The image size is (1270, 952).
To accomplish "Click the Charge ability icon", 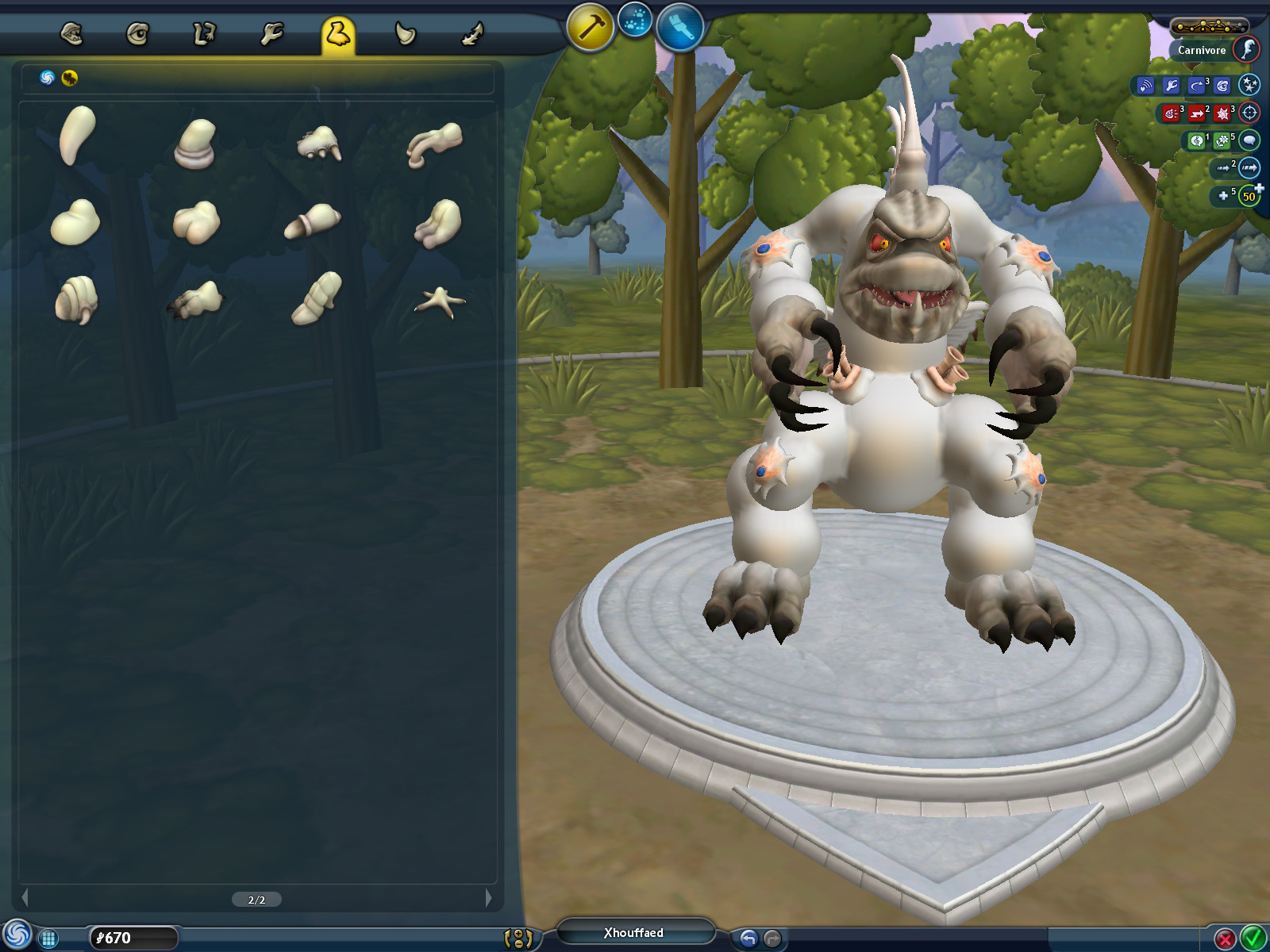I will 1195,113.
